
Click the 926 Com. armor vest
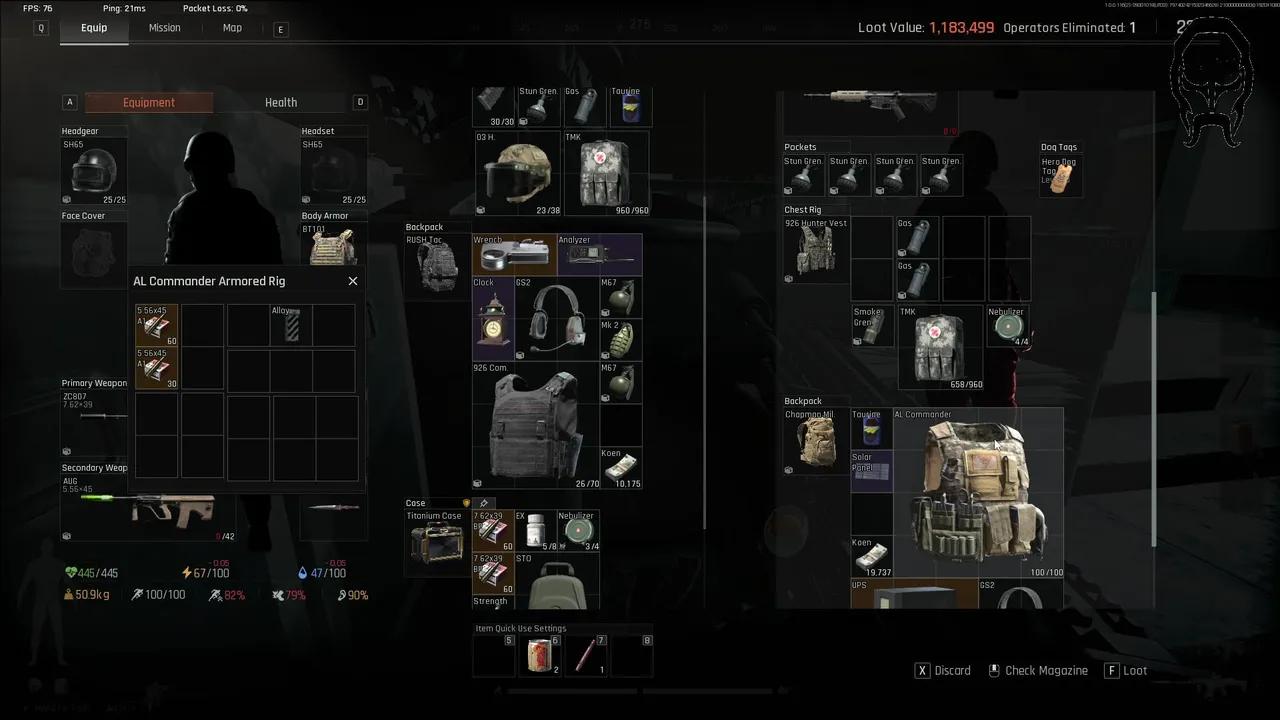click(535, 426)
